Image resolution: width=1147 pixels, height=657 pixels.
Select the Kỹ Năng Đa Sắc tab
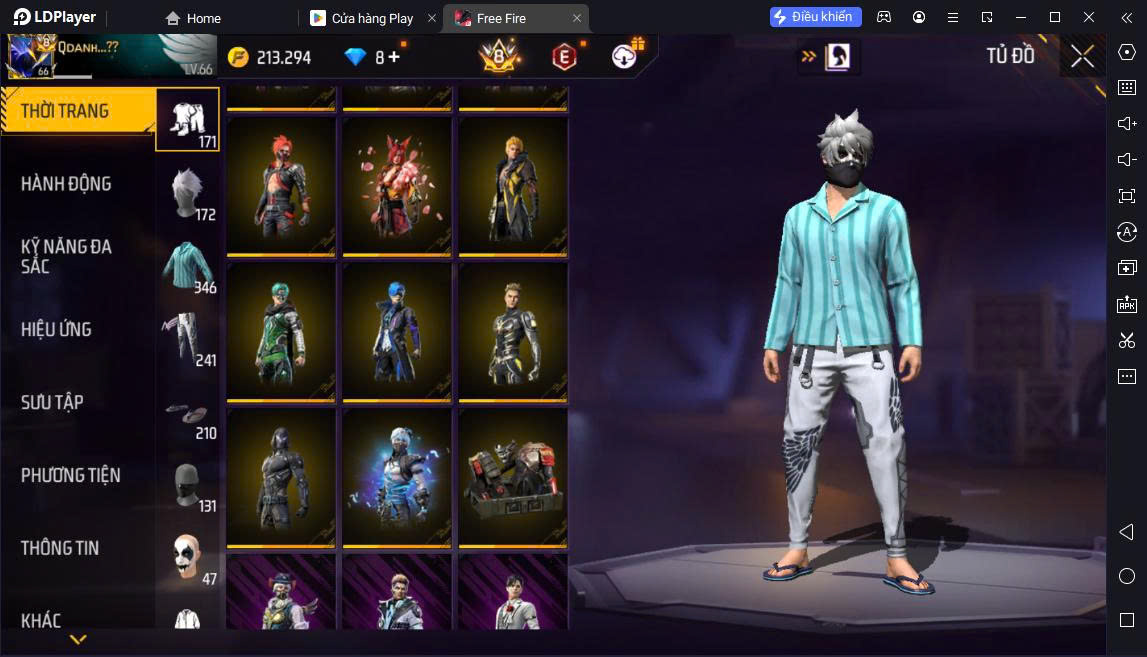pos(66,256)
